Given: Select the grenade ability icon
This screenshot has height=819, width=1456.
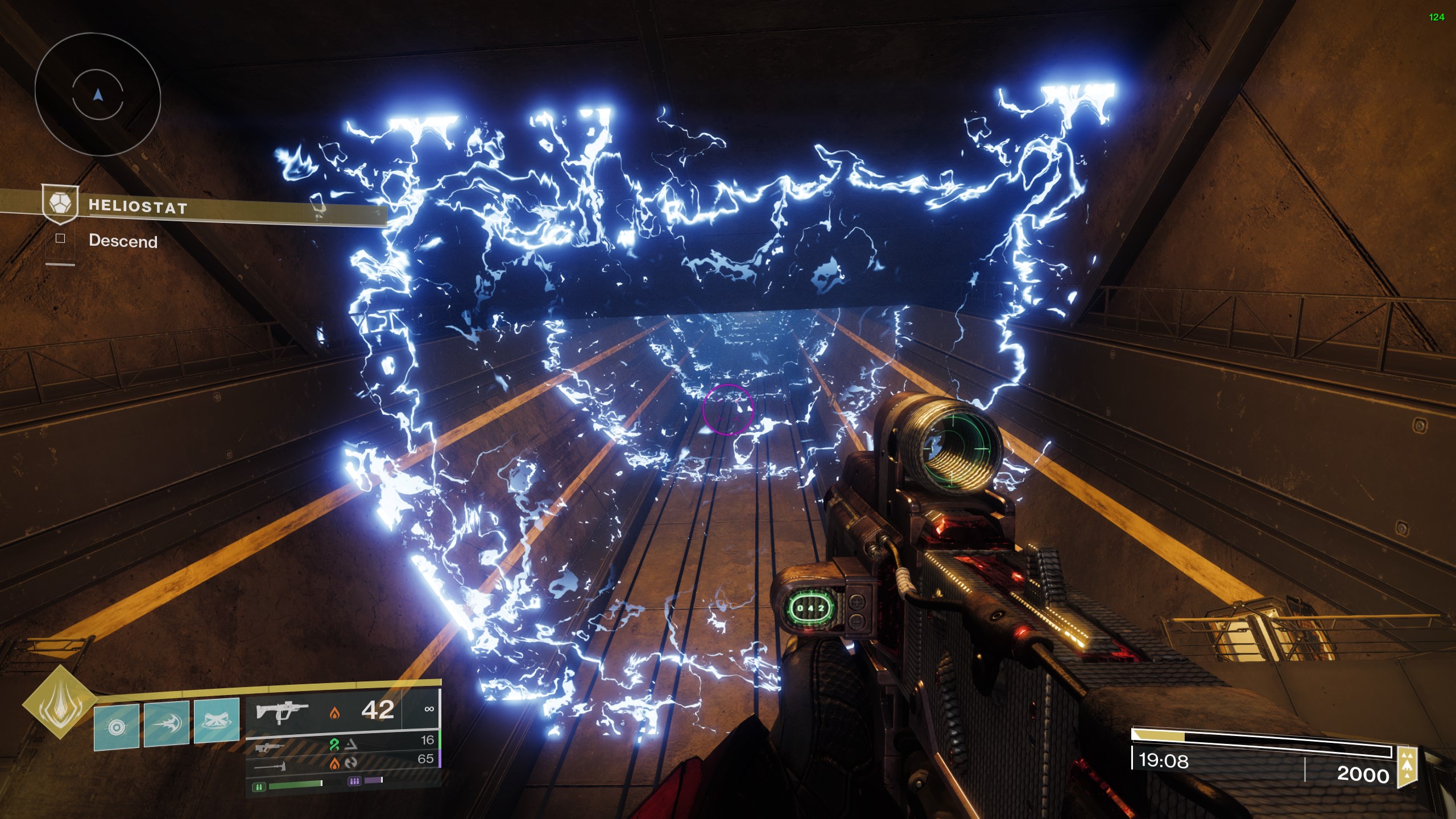Looking at the screenshot, I should pos(117,726).
